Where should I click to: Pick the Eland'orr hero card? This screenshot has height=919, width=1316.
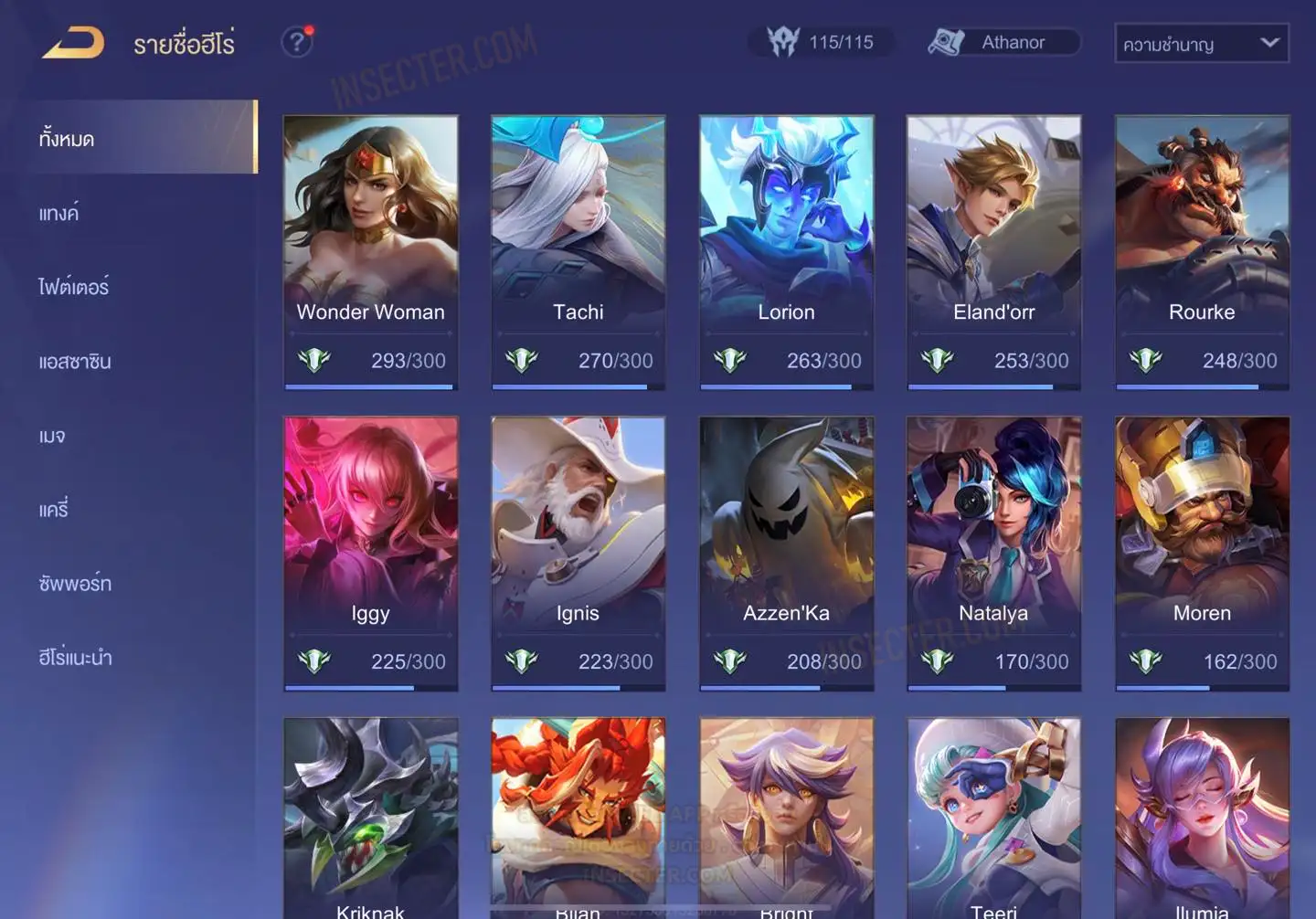coord(993,251)
